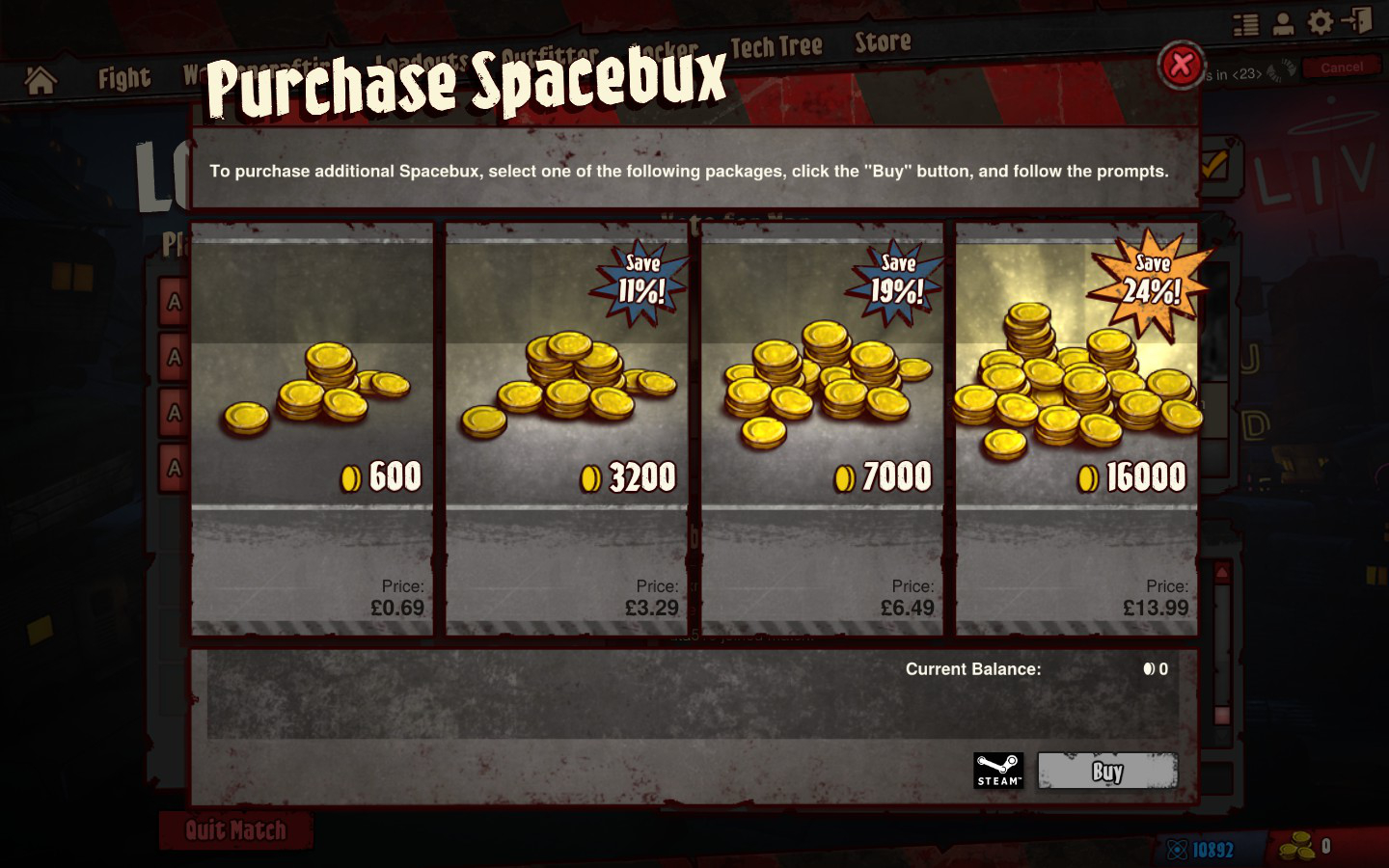Go to the Fight tab

(124, 78)
